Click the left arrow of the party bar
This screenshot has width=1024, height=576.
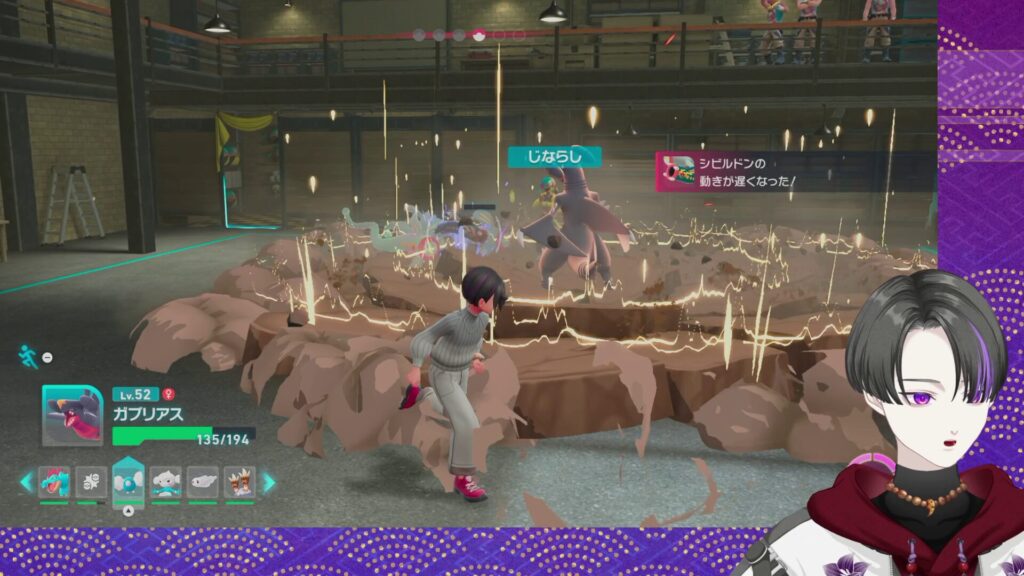26,482
